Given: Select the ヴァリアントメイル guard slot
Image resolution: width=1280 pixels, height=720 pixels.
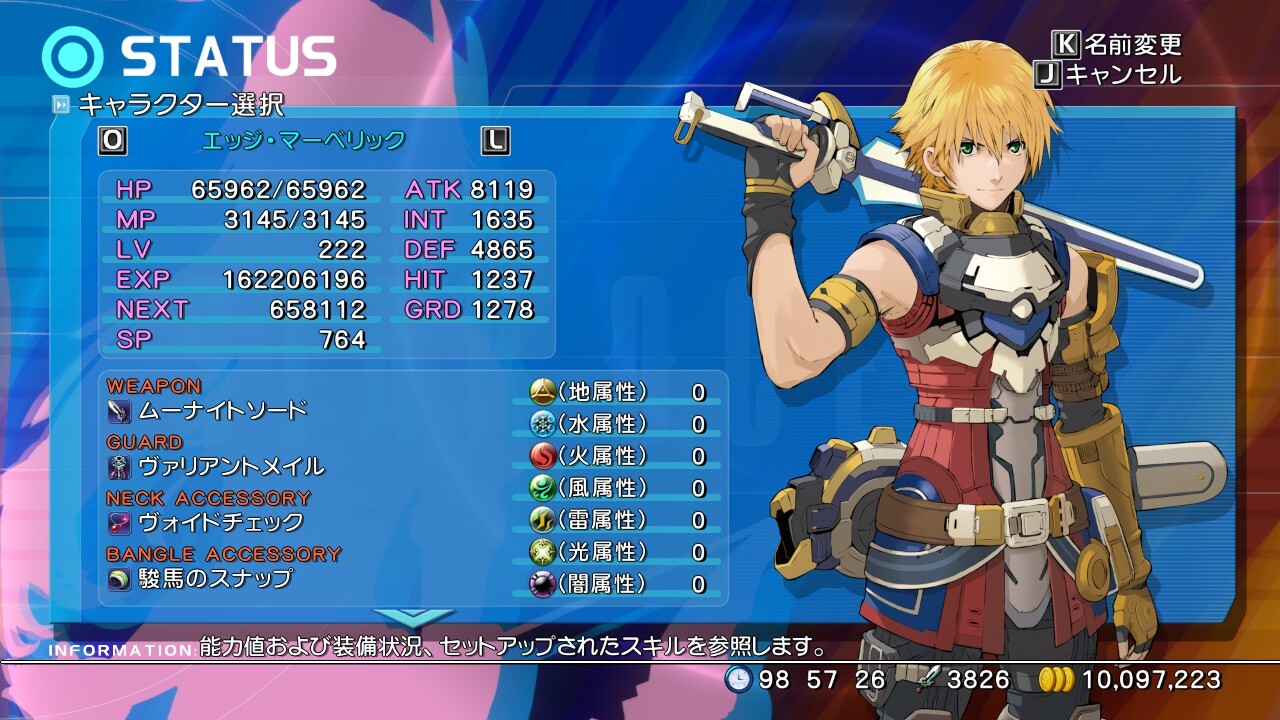Looking at the screenshot, I should click(x=231, y=467).
